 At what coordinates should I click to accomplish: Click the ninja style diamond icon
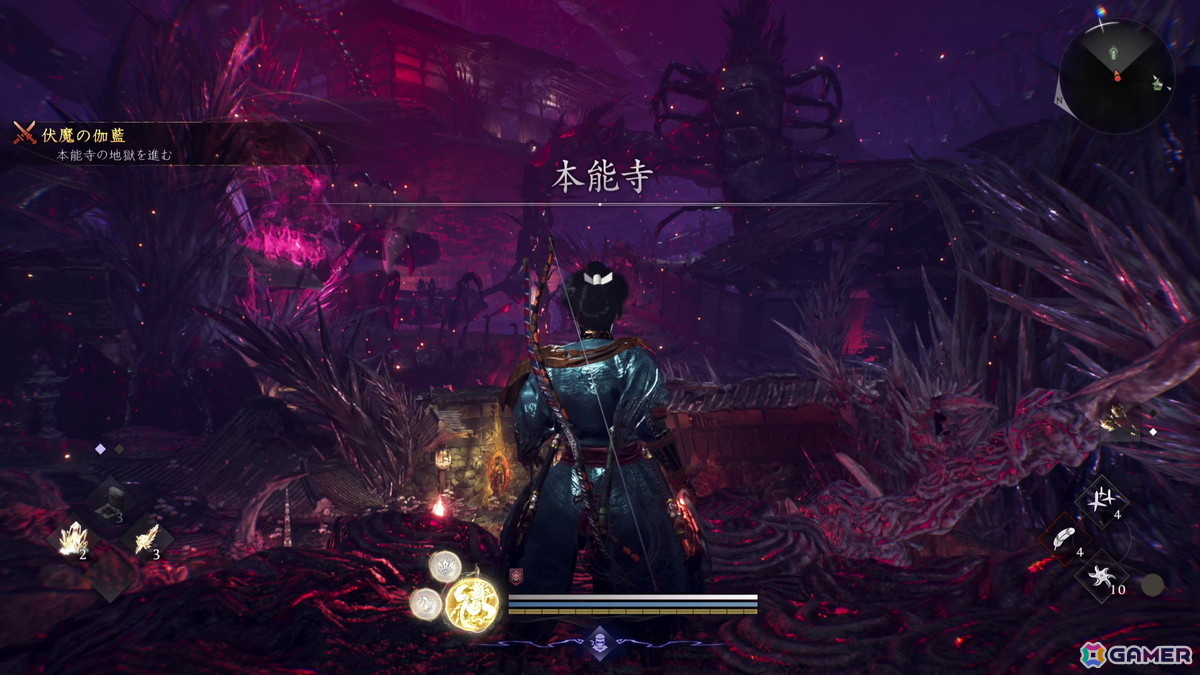point(599,640)
